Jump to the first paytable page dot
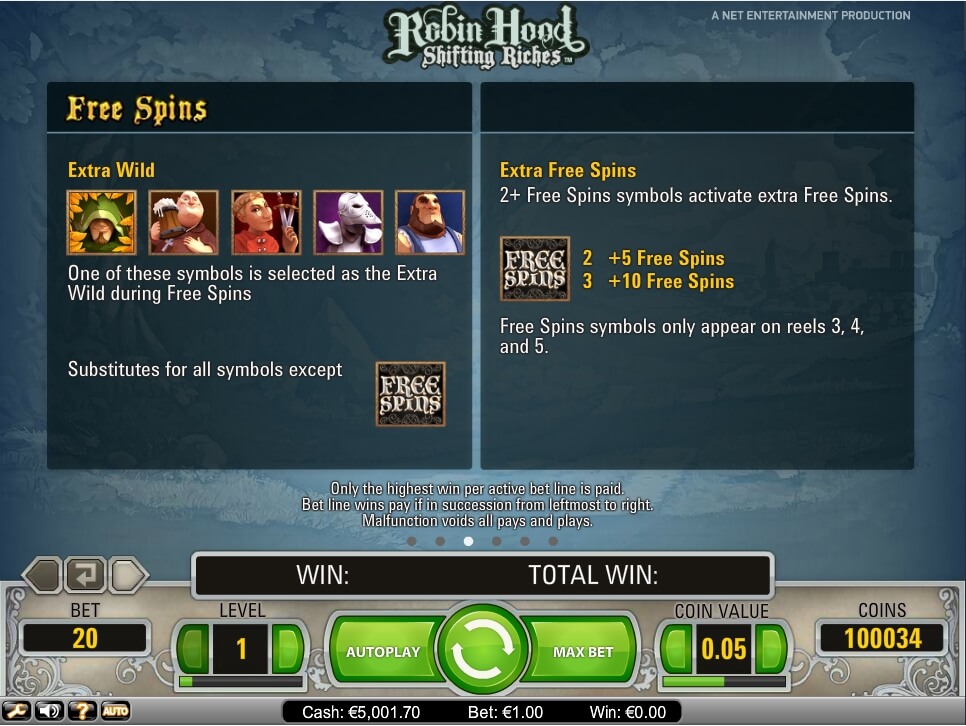The image size is (966, 726). (411, 541)
